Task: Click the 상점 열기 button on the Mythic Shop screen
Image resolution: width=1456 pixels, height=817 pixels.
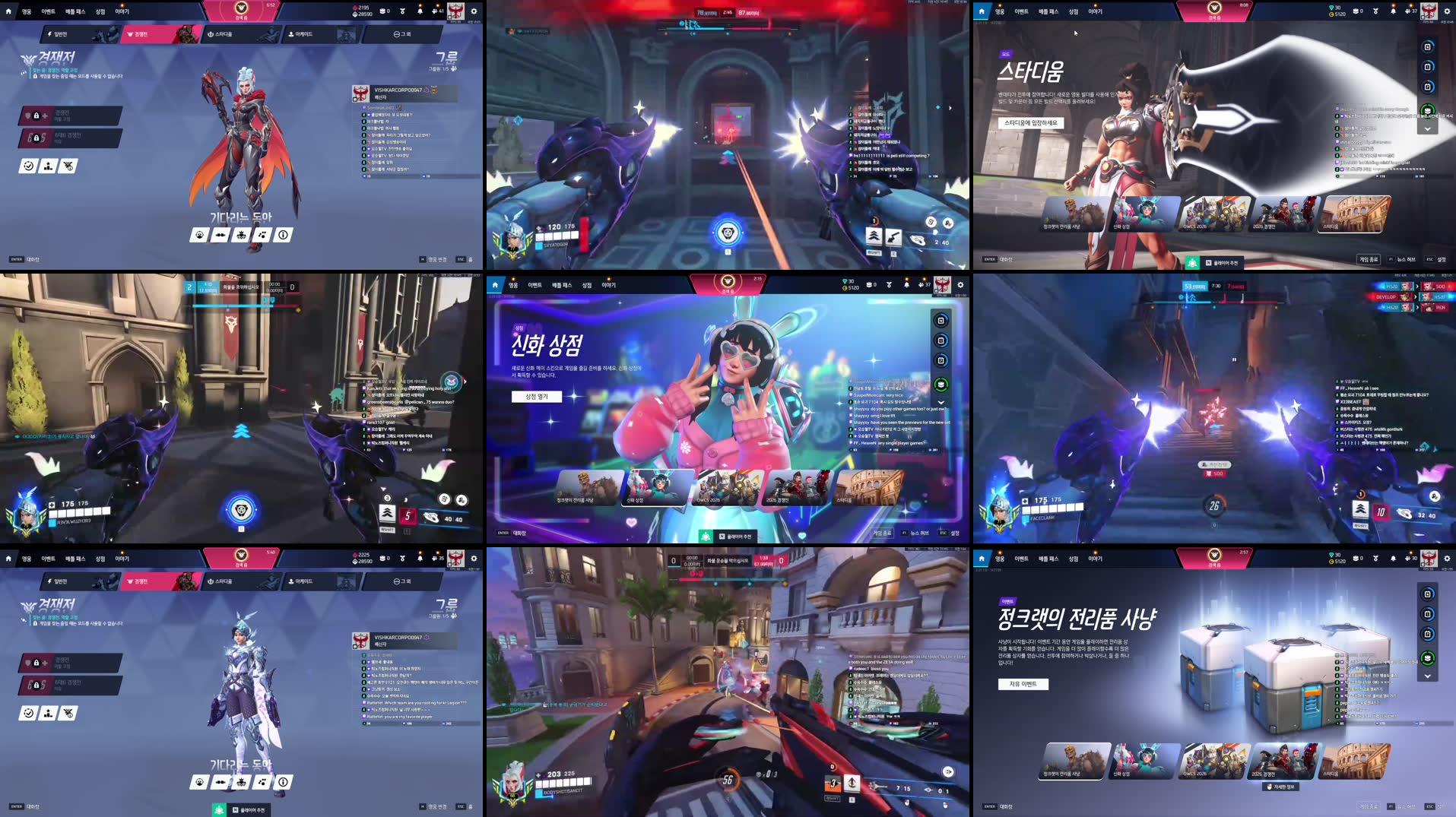Action: point(538,396)
